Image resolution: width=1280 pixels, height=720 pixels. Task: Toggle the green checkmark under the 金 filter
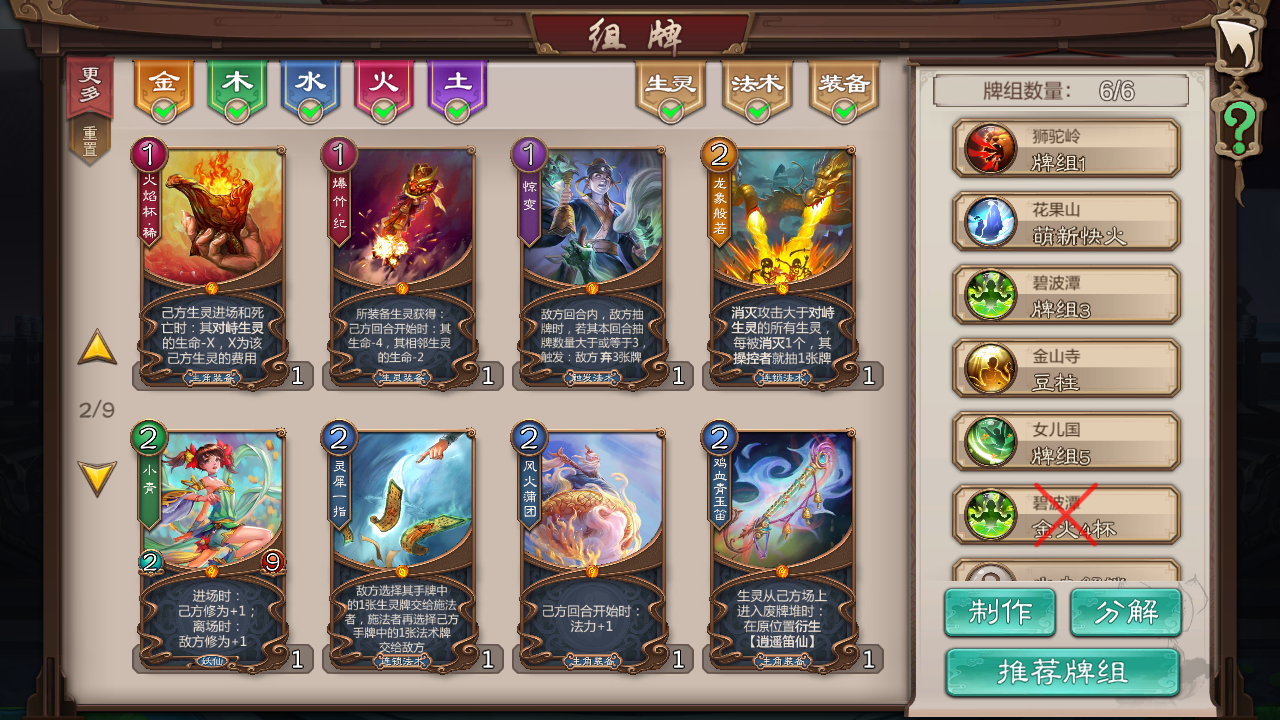pyautogui.click(x=165, y=111)
